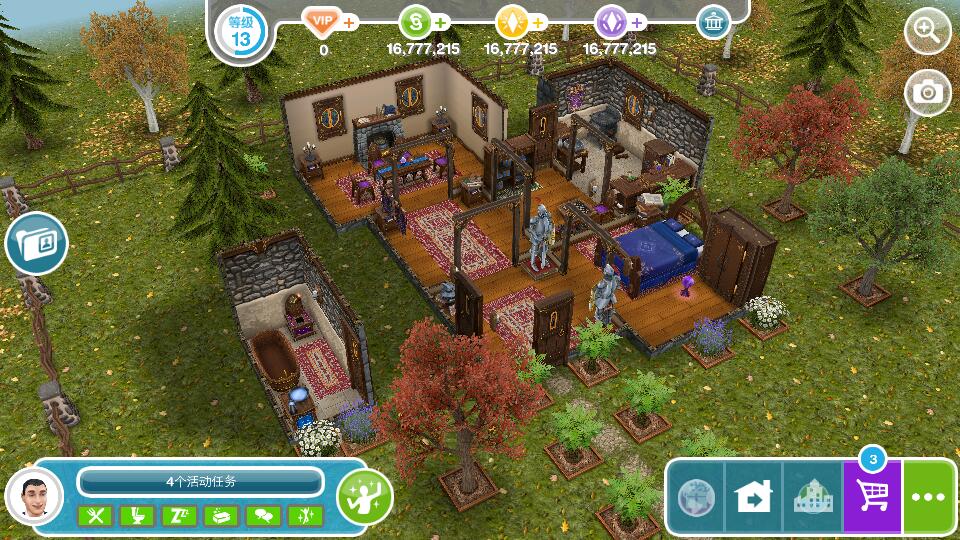Open the globe world view button
The height and width of the screenshot is (540, 960).
point(695,497)
